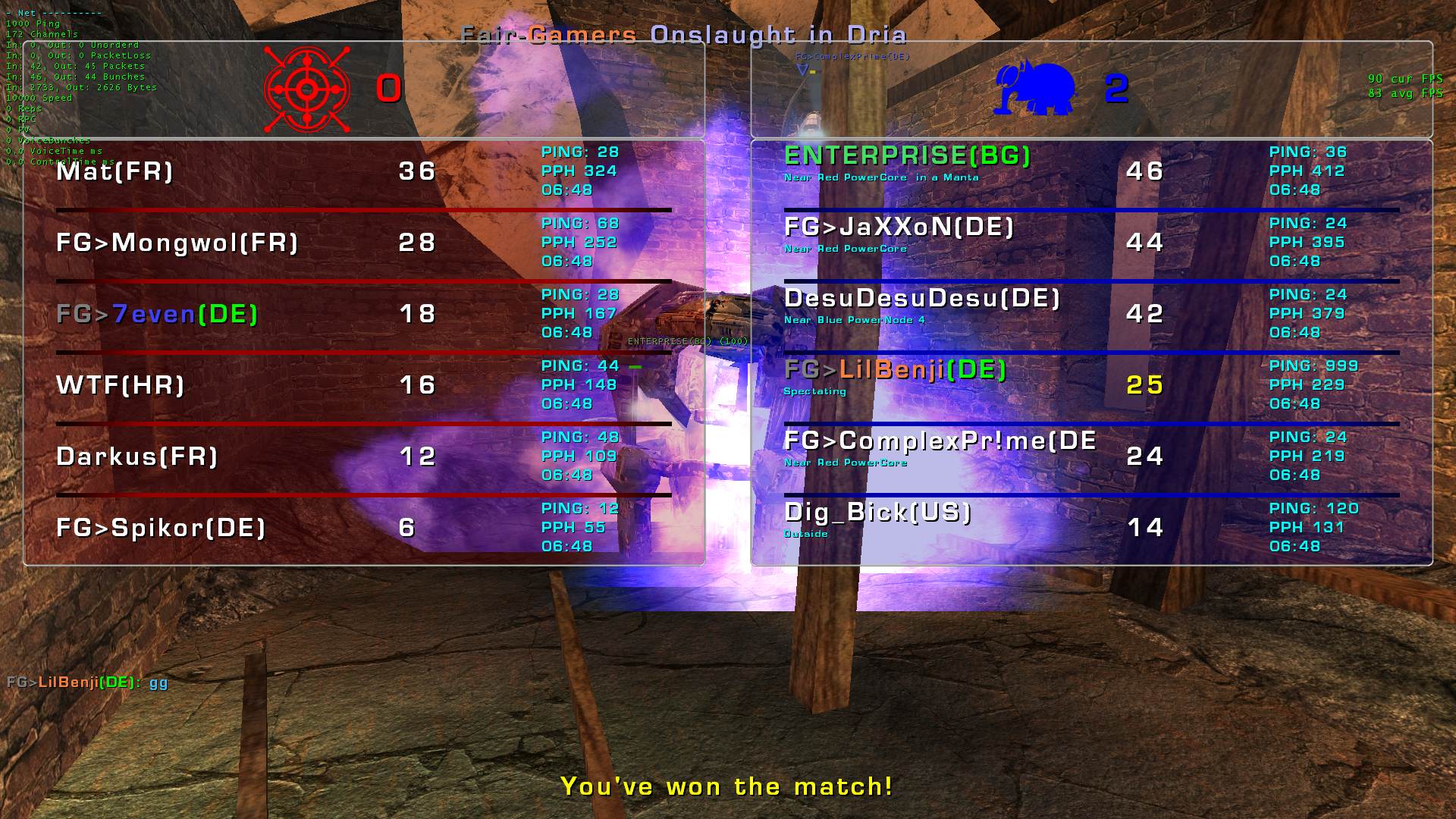1456x819 pixels.
Task: Select the Darkus(FR) scoreboard row
Action: [x=137, y=457]
